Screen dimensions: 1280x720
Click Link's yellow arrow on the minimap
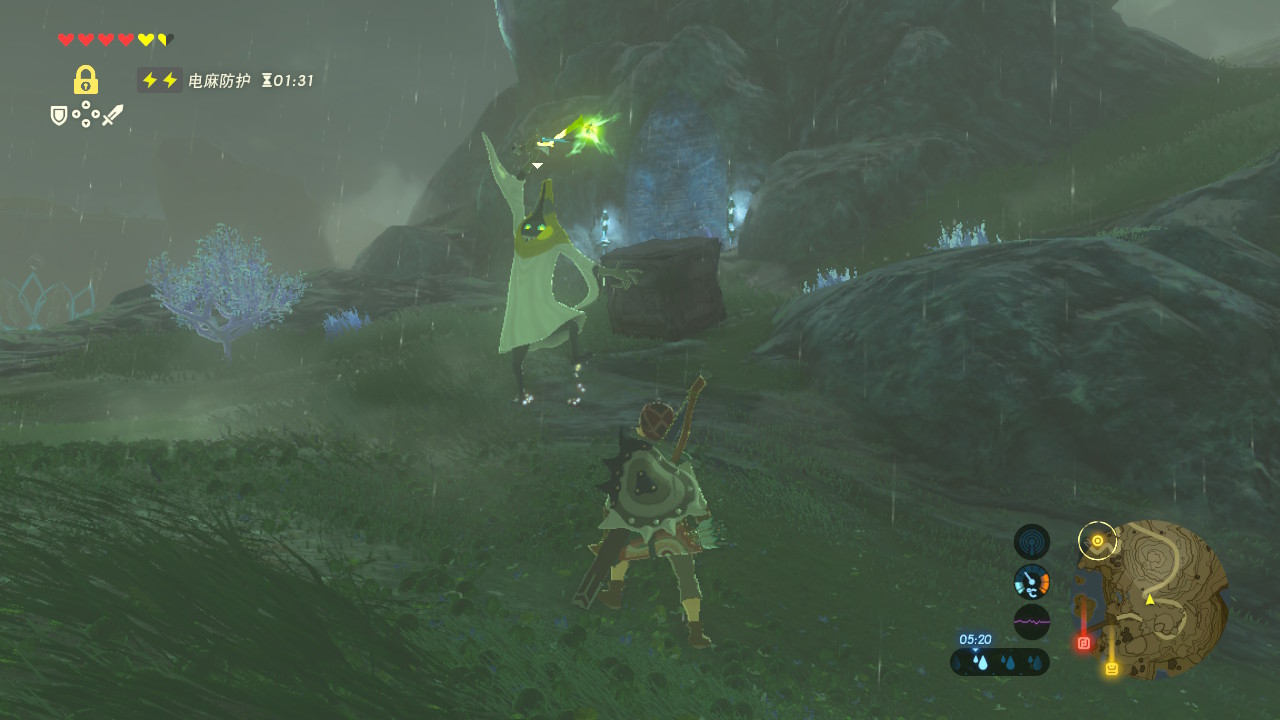coord(1150,599)
